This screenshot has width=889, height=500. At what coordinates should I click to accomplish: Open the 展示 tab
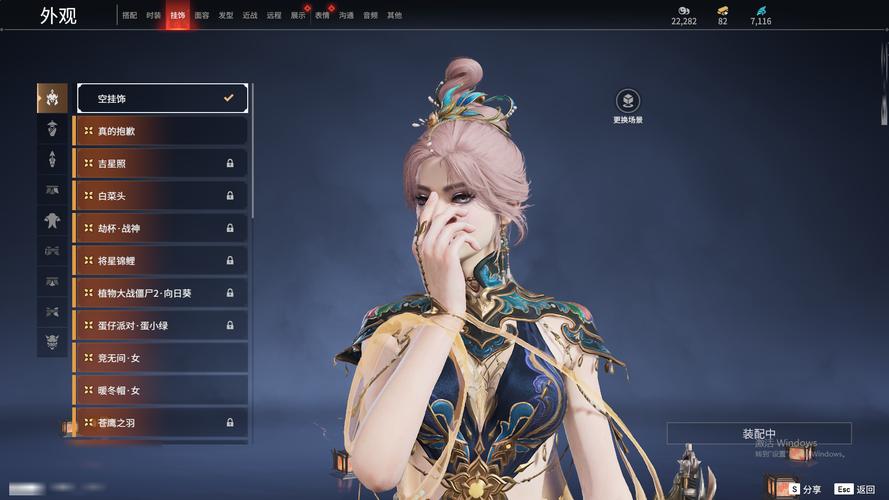(x=298, y=16)
